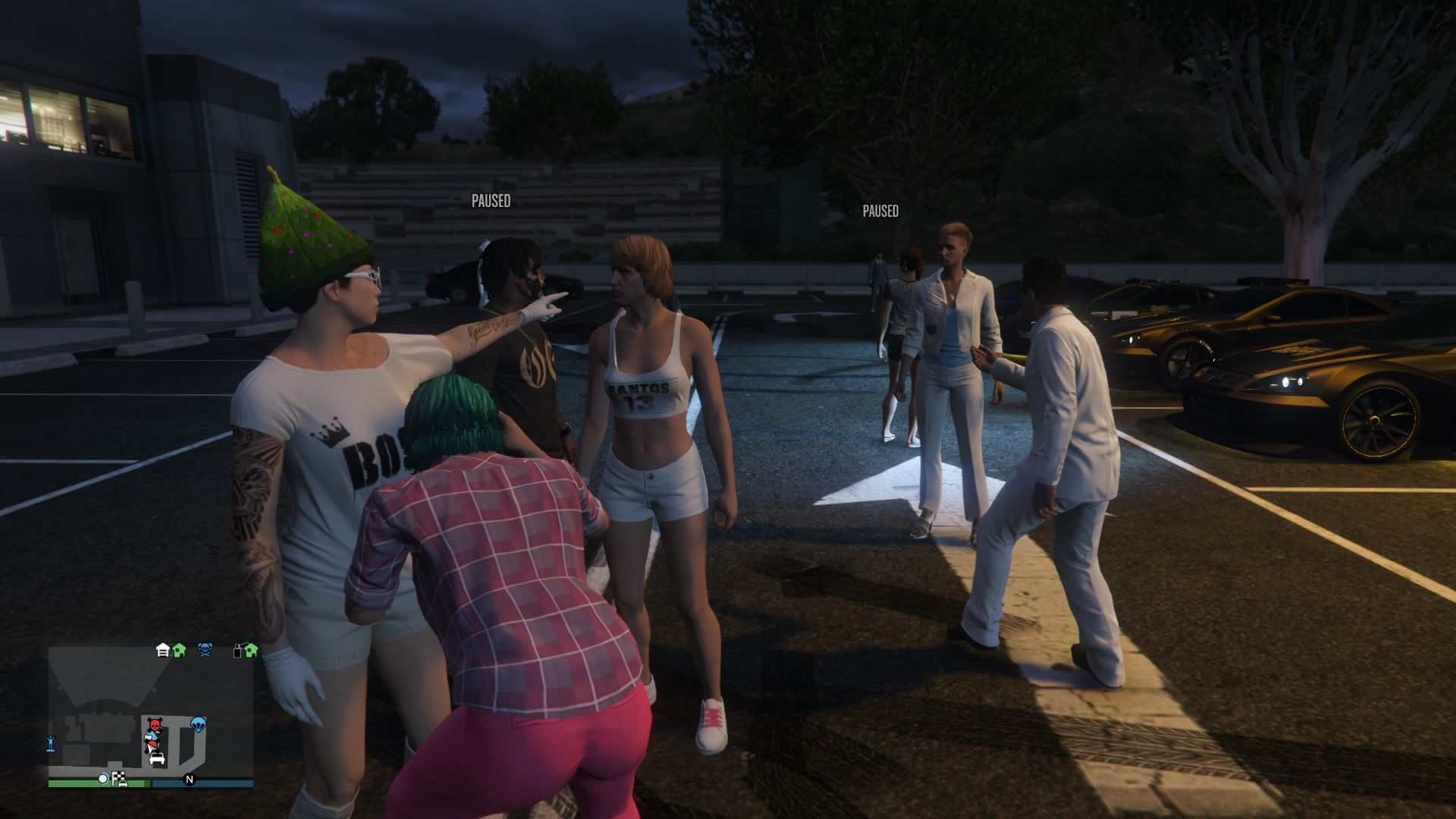Screen dimensions: 1456x819
Task: Select the white car blip on minimap
Action: click(x=157, y=758)
